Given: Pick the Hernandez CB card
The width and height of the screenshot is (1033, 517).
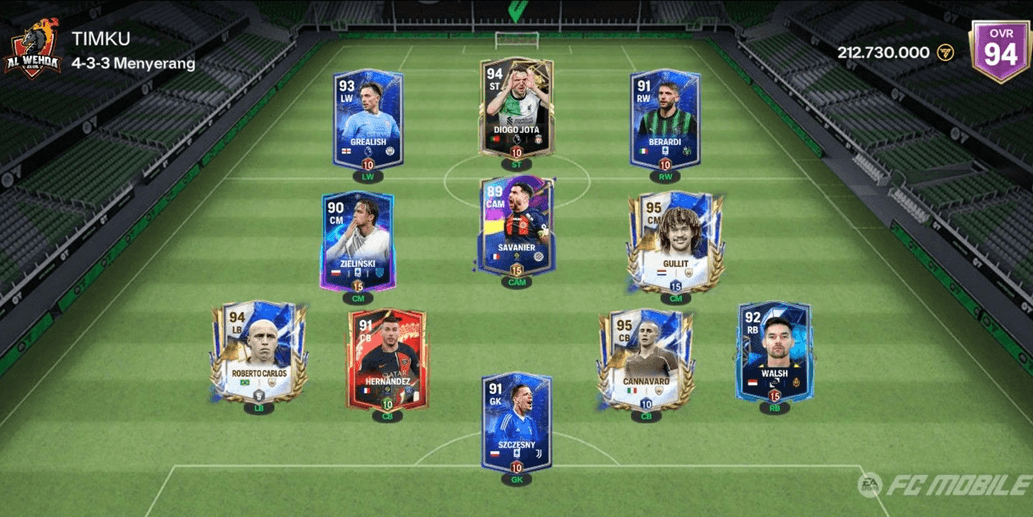Looking at the screenshot, I should click(x=387, y=358).
